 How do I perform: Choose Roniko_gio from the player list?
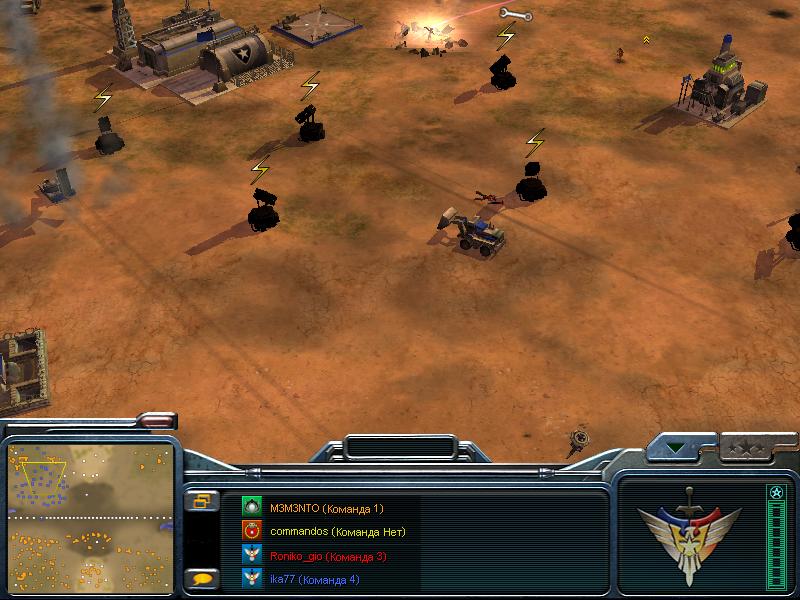pos(327,556)
